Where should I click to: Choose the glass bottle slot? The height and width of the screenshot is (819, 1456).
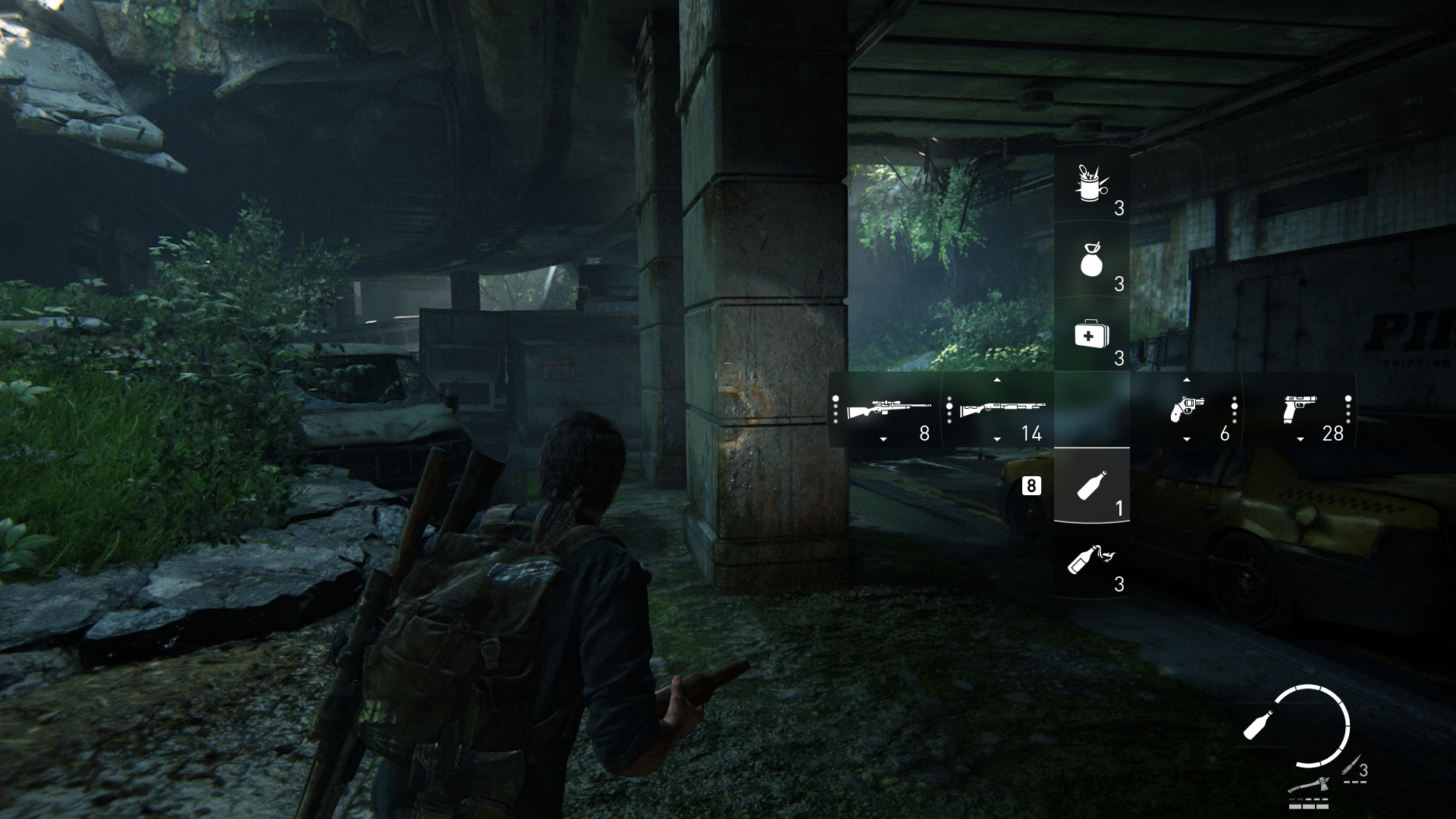click(x=1091, y=485)
